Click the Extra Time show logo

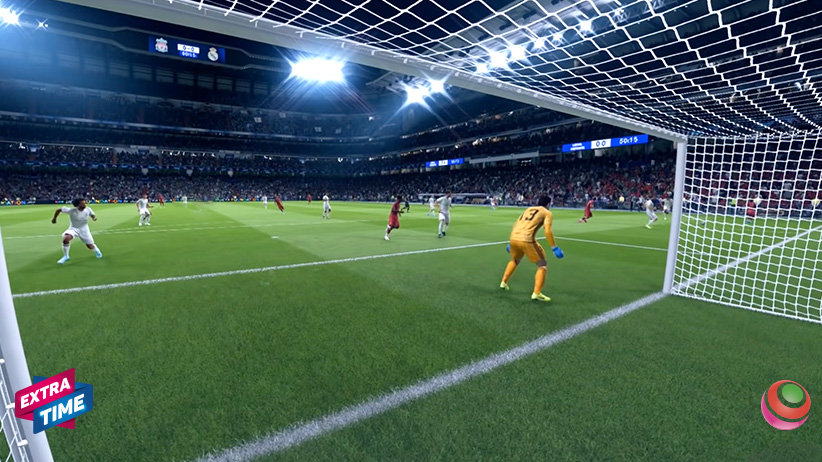click(54, 400)
